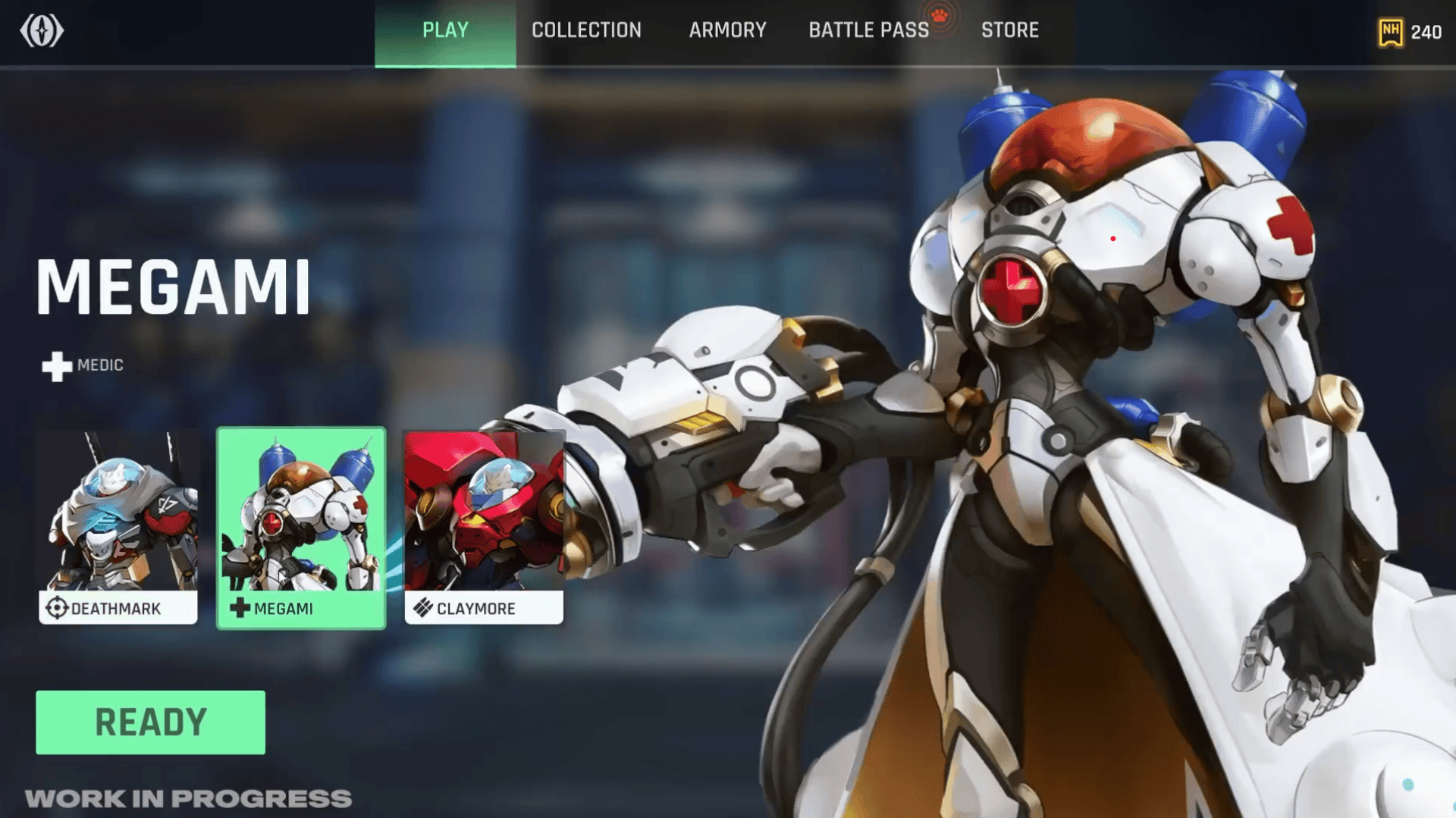This screenshot has width=1456, height=818.
Task: Choose the Megami medic card
Action: [x=301, y=528]
